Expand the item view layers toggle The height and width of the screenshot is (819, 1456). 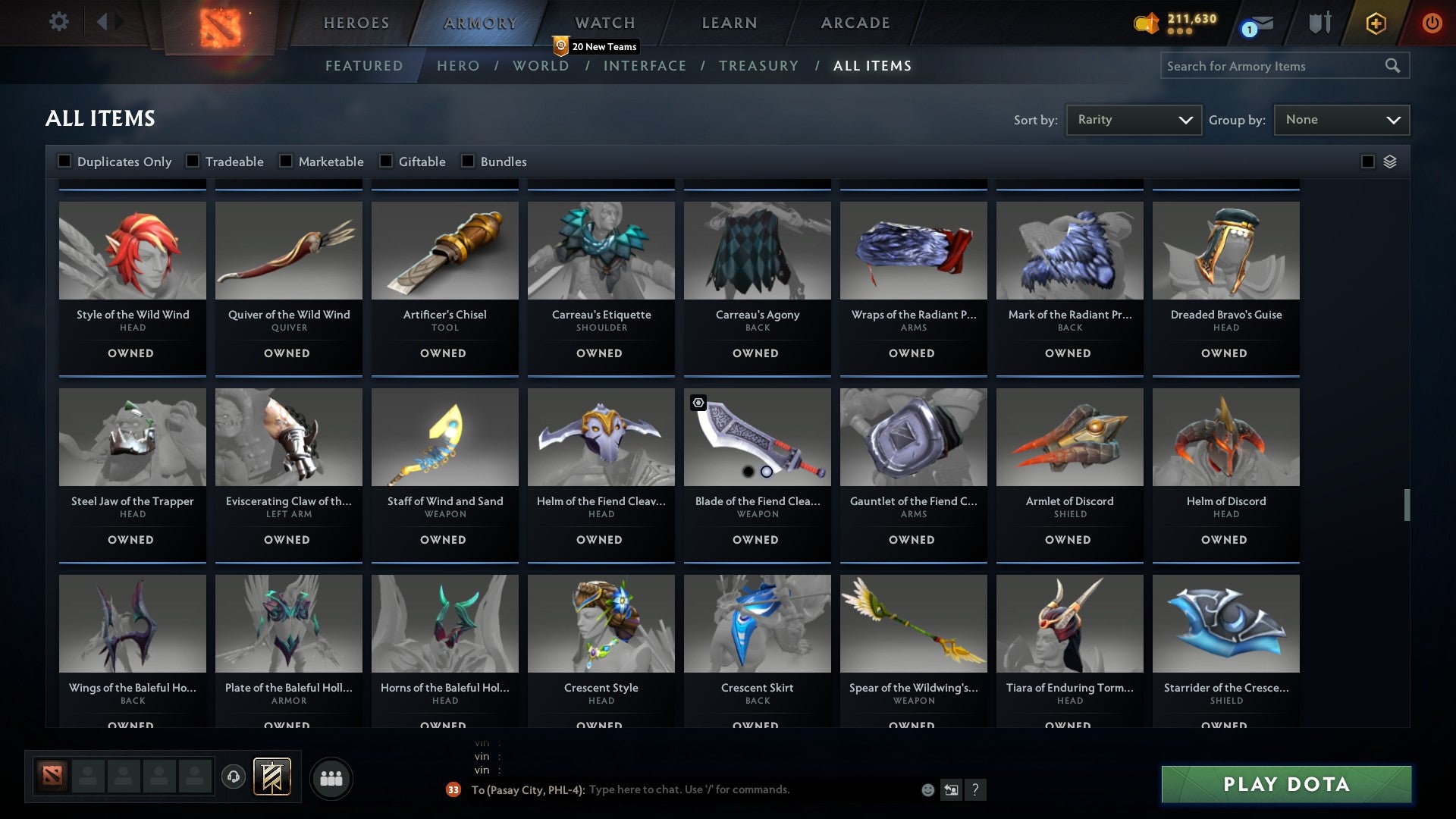point(1389,162)
